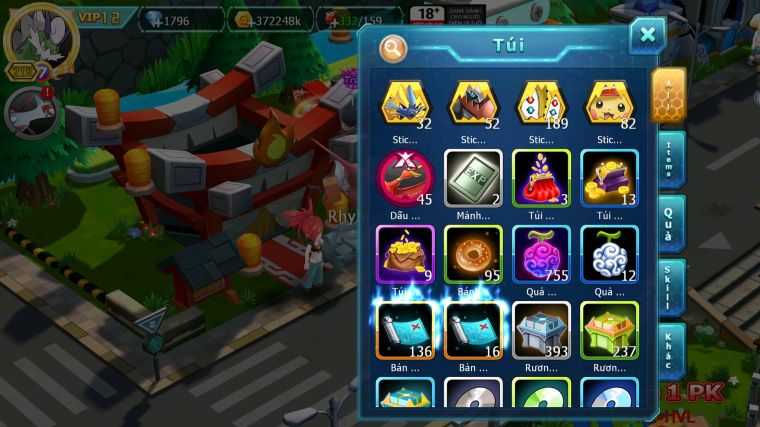Open the green Rương chest with 237
This screenshot has height=427, width=760.
click(x=609, y=330)
